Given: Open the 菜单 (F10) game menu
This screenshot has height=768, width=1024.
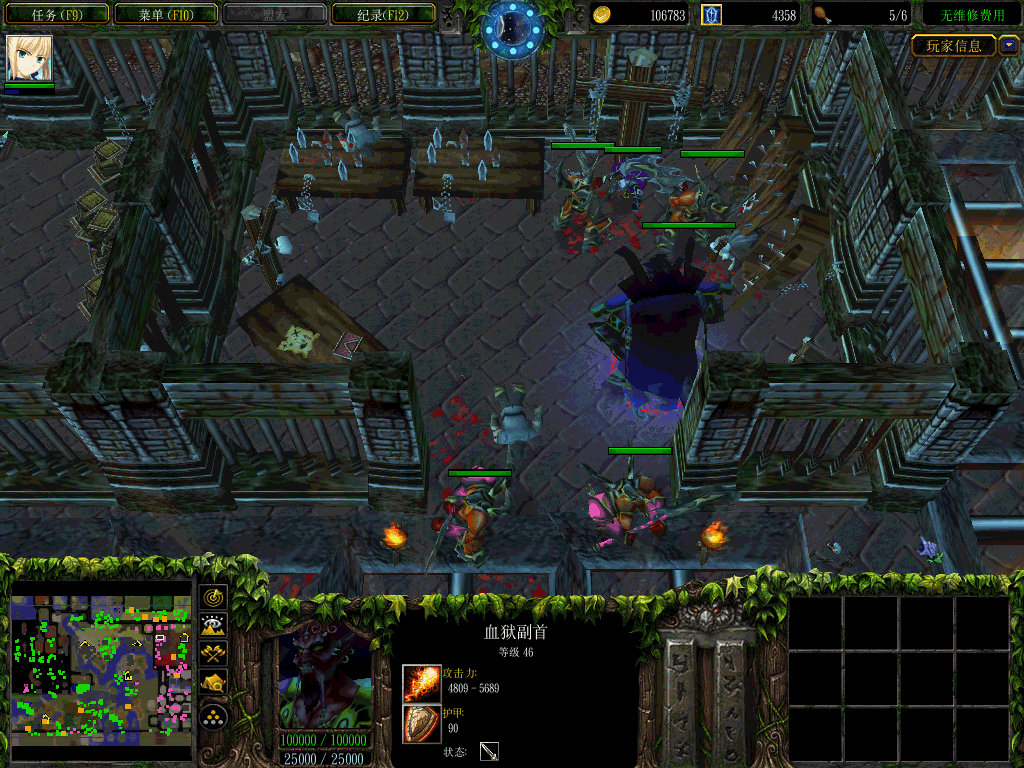Looking at the screenshot, I should [x=166, y=15].
